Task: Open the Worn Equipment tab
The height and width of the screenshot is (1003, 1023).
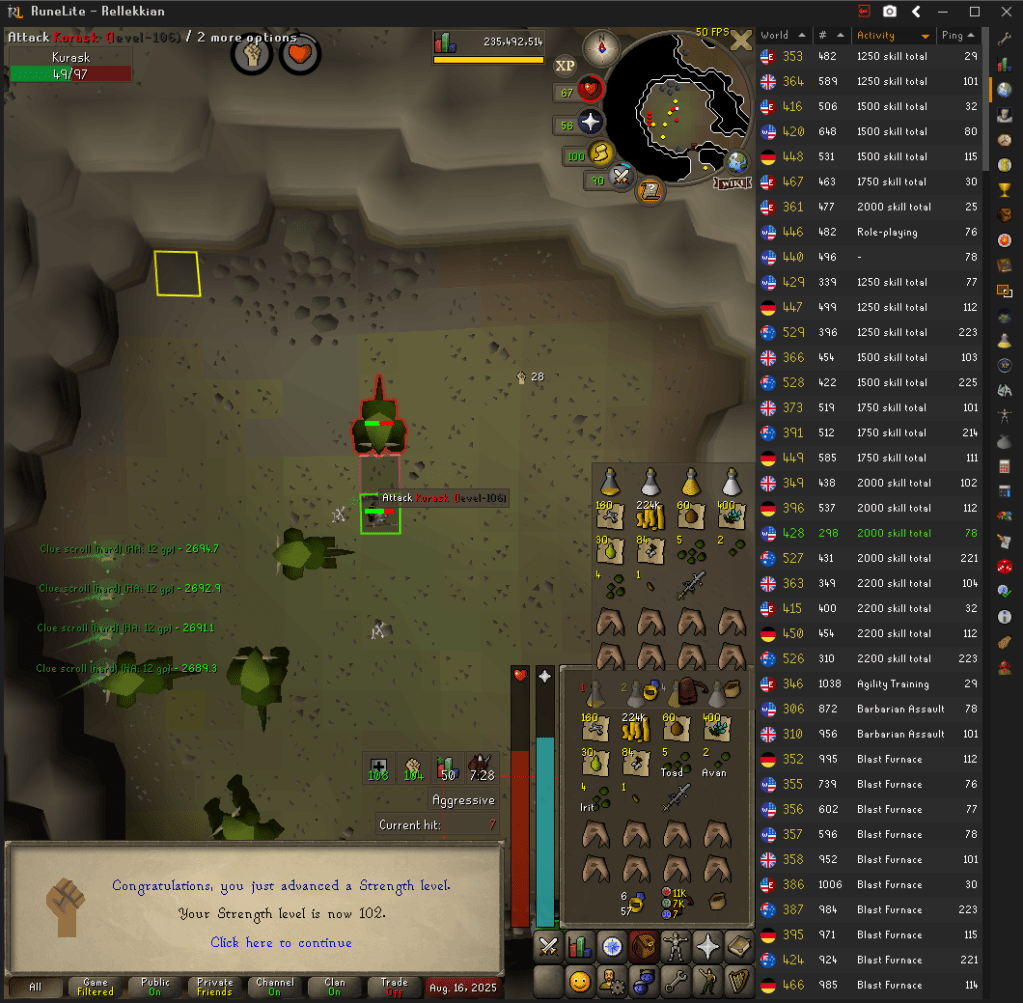Action: (x=676, y=945)
